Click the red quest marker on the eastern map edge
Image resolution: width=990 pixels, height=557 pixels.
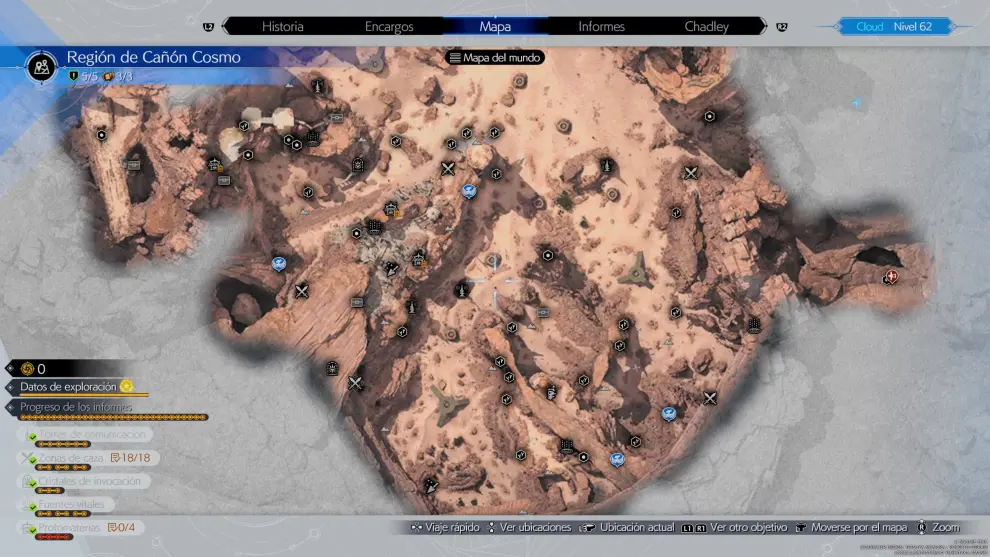click(x=890, y=277)
